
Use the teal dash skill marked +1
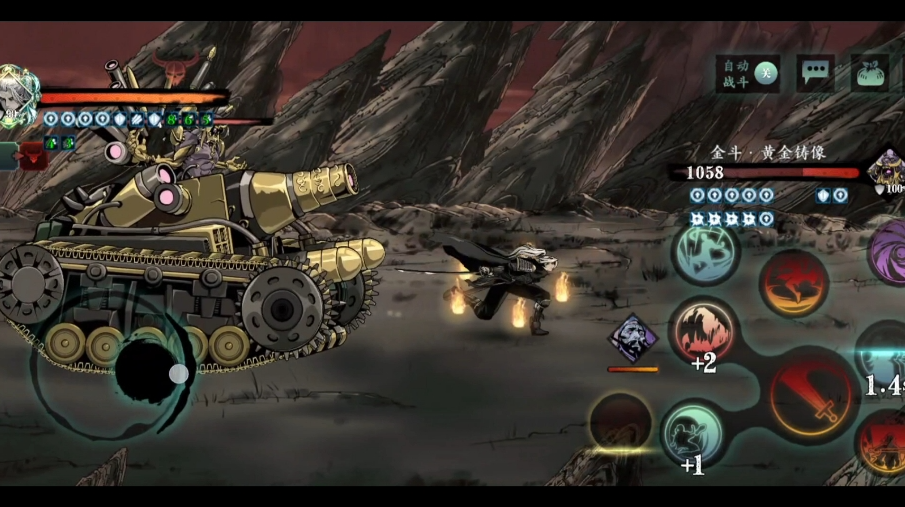tap(694, 432)
